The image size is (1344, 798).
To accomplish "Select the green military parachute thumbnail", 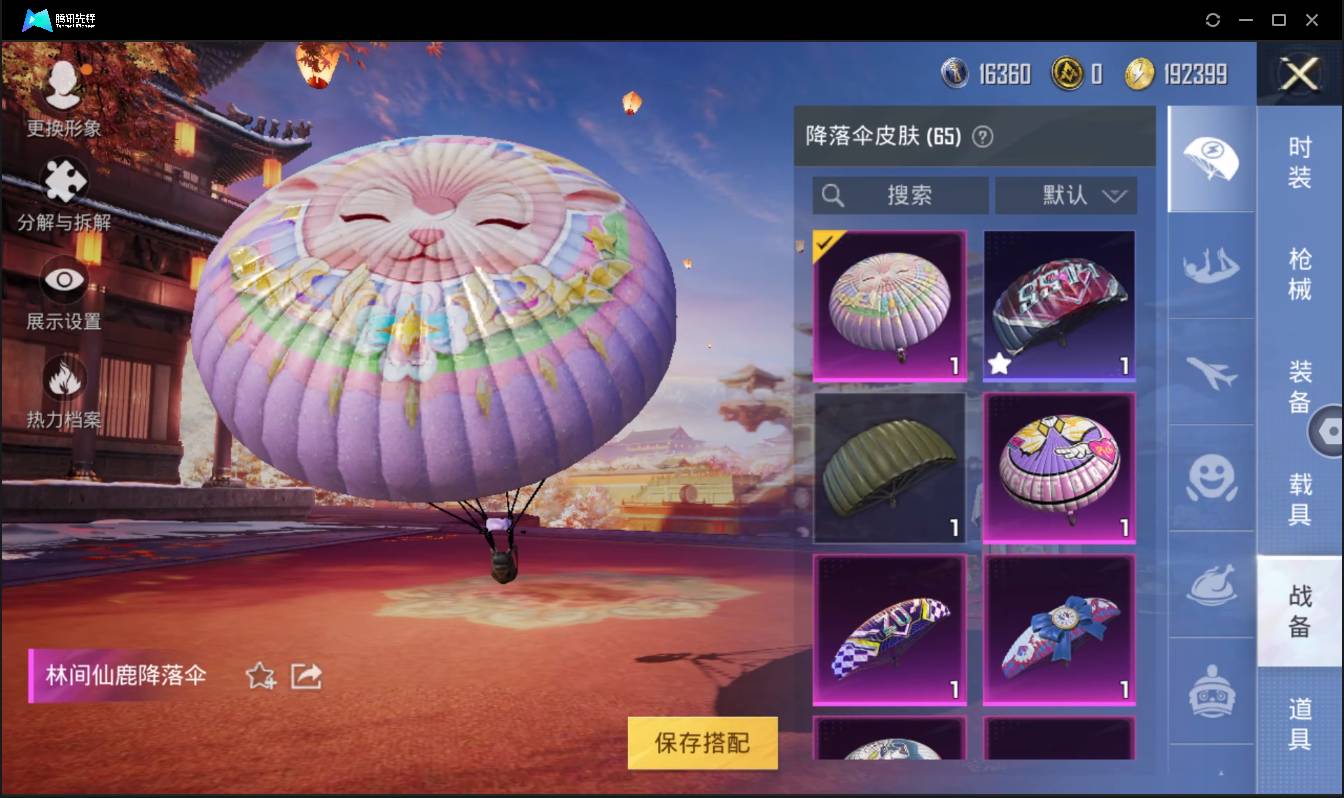I will (888, 468).
